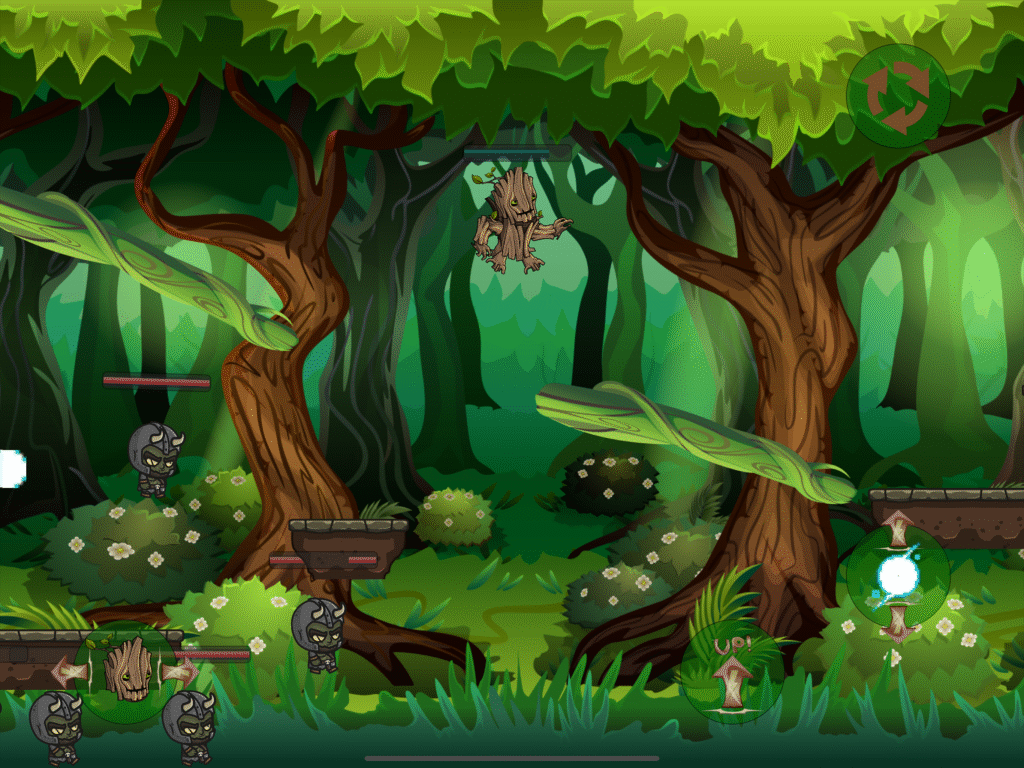Fire the glowing energy orb attack

click(897, 577)
